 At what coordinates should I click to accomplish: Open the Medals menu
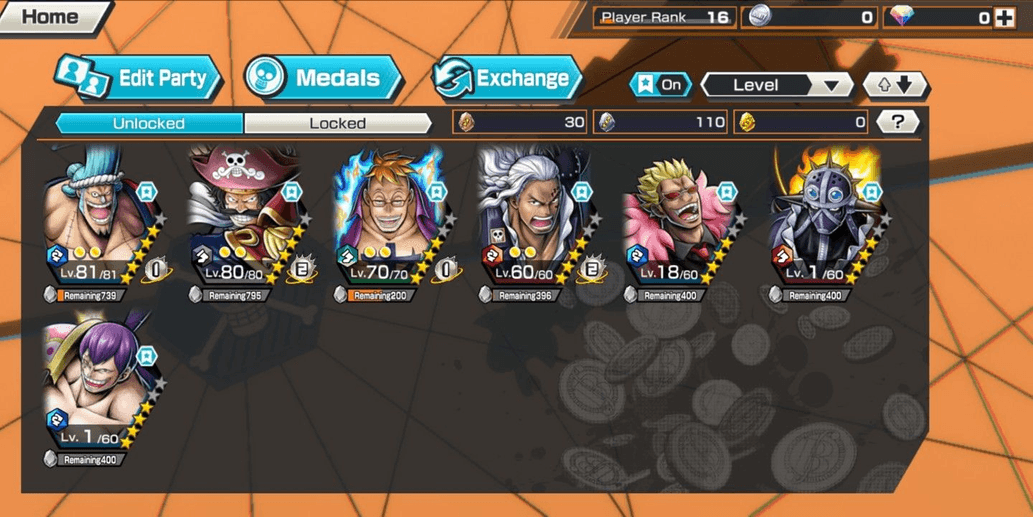coord(322,78)
